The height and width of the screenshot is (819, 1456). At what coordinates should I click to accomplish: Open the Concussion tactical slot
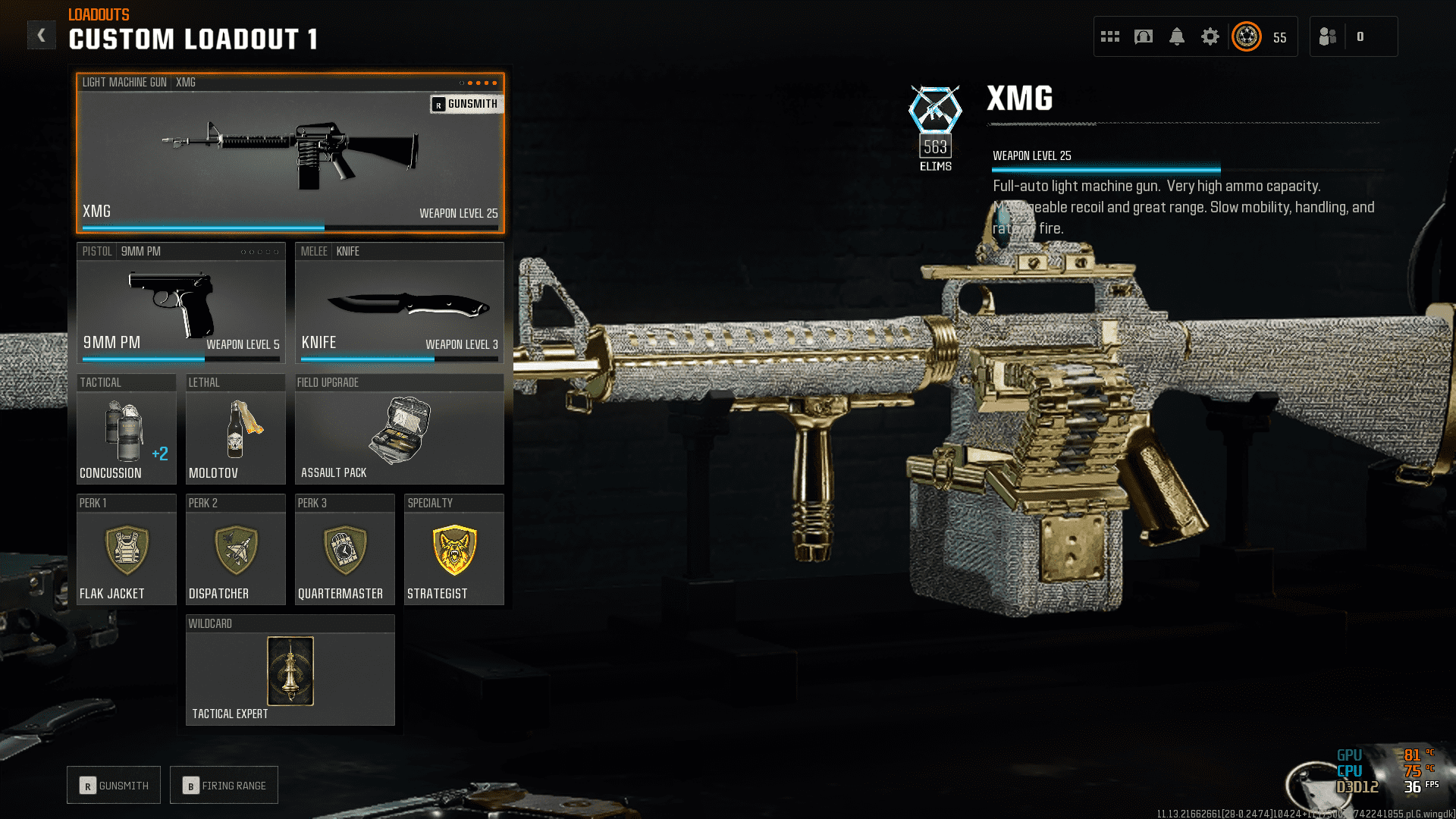click(x=126, y=430)
